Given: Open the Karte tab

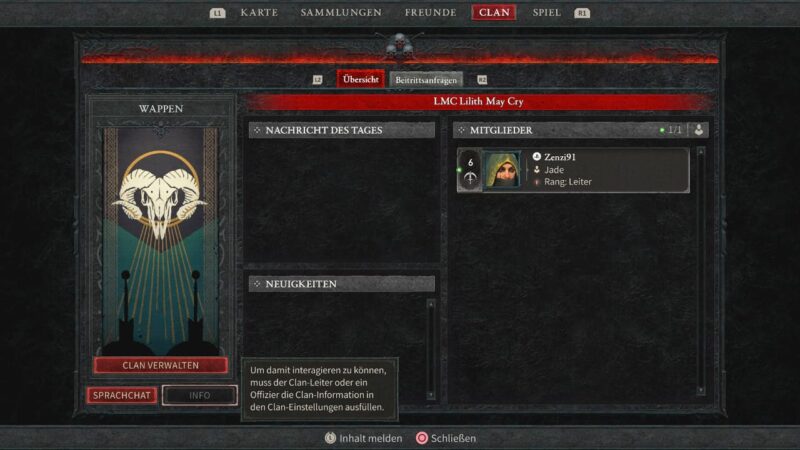Looking at the screenshot, I should (x=259, y=13).
